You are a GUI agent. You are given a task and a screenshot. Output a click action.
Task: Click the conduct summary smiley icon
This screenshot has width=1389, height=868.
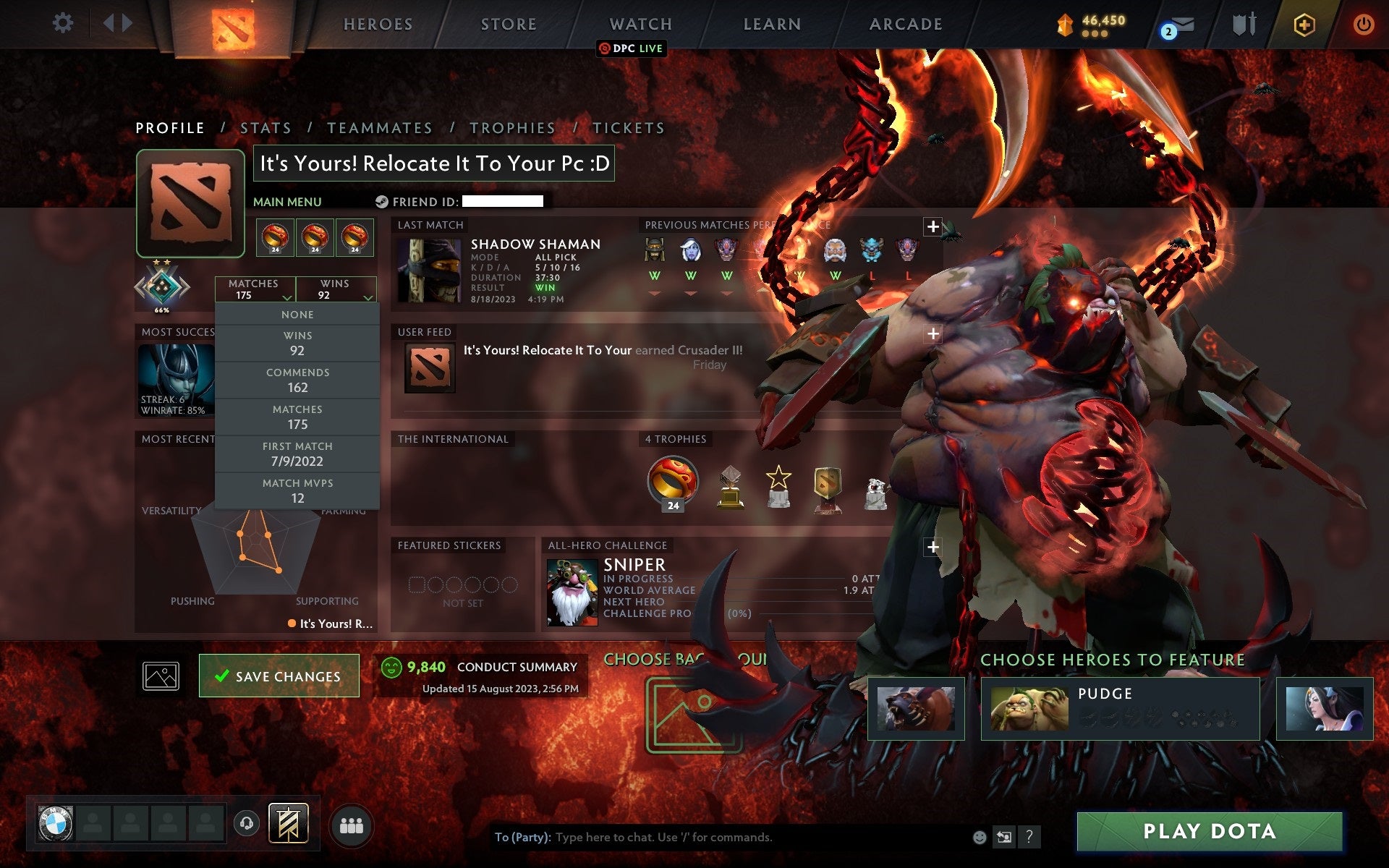click(391, 667)
